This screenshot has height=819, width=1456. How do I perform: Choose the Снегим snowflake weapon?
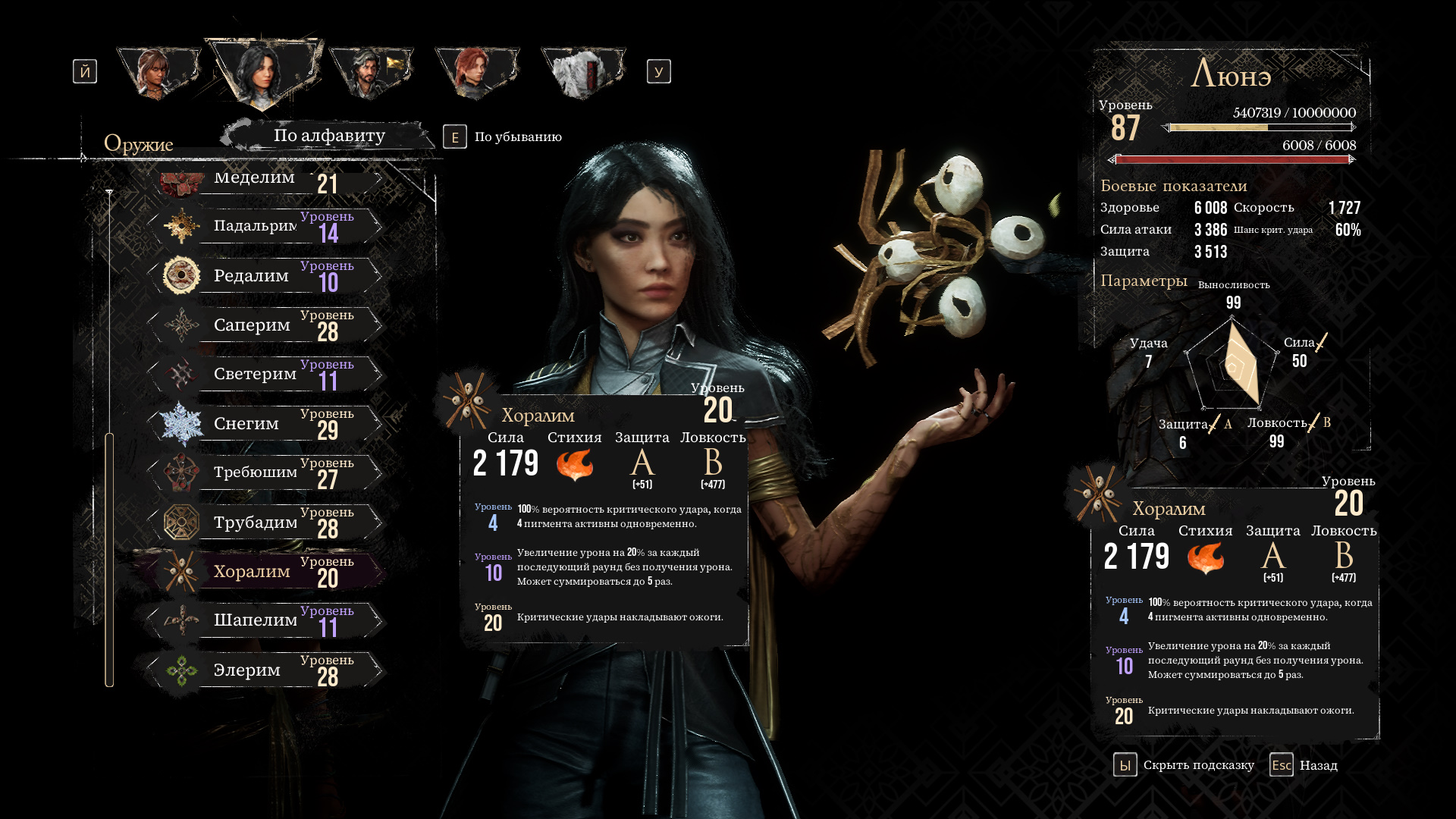click(258, 423)
